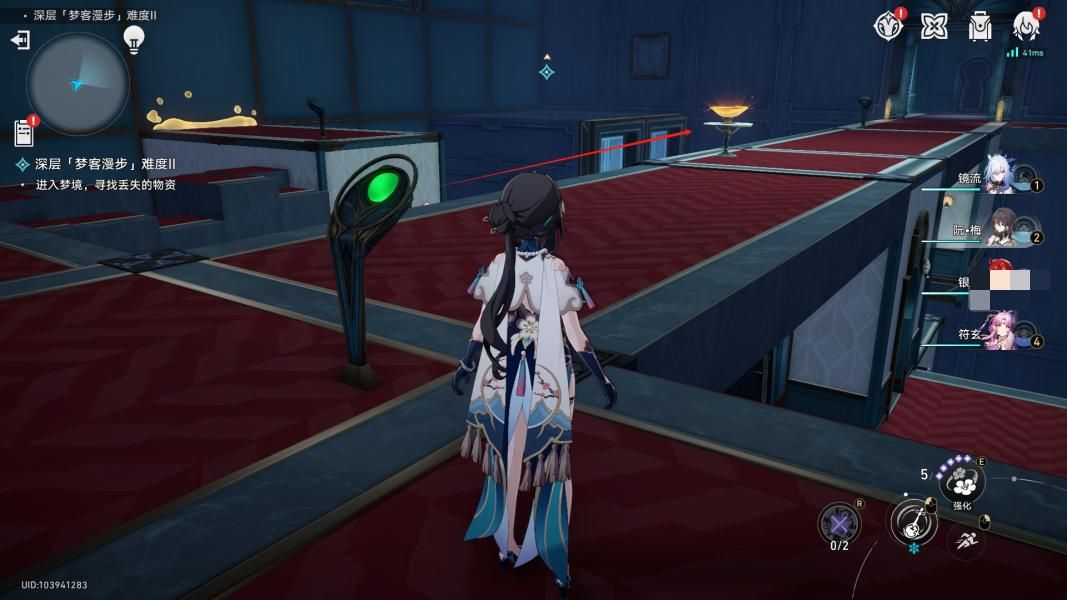
Task: Open the mission log clipboard icon
Action: (24, 132)
